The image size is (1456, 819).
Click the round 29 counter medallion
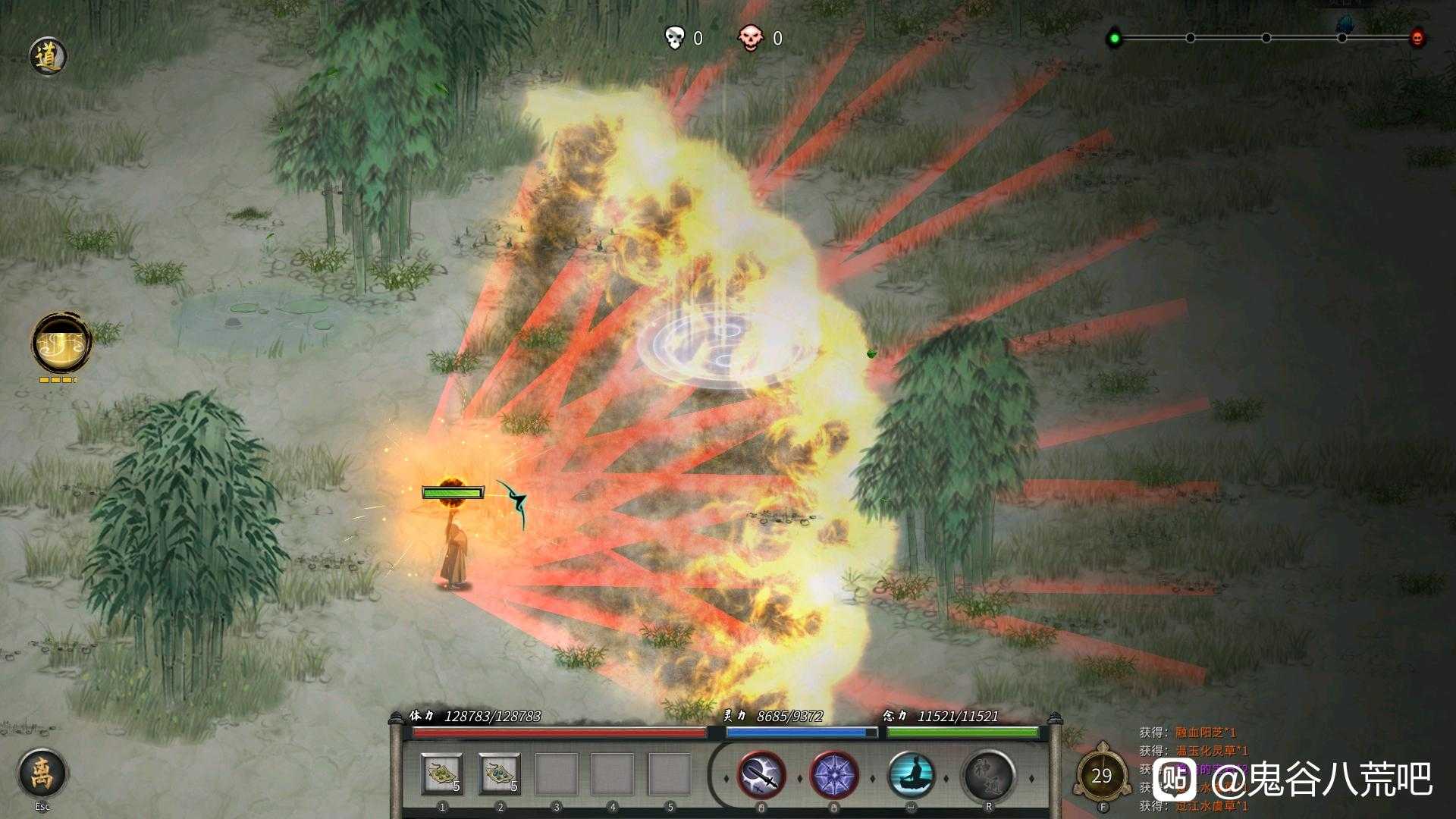tap(1101, 776)
